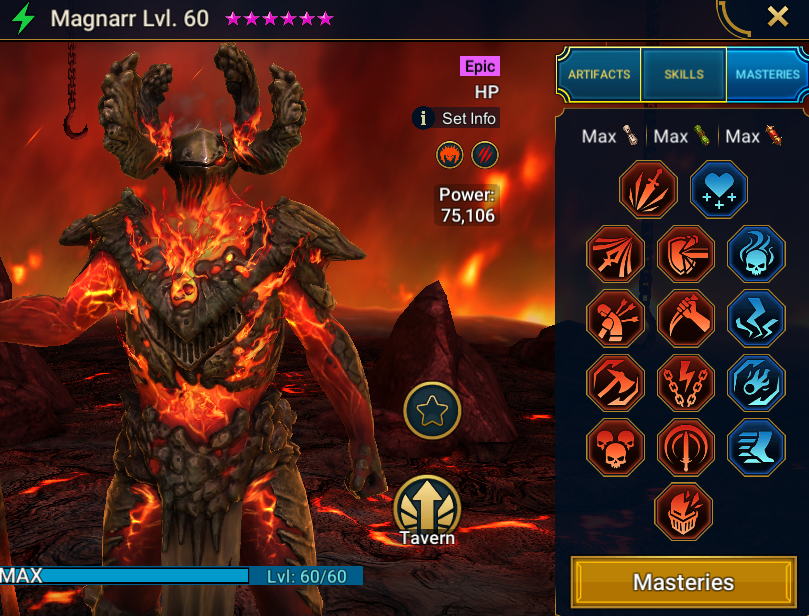Image resolution: width=809 pixels, height=616 pixels.
Task: Select the red axe mastery icon
Action: click(616, 382)
